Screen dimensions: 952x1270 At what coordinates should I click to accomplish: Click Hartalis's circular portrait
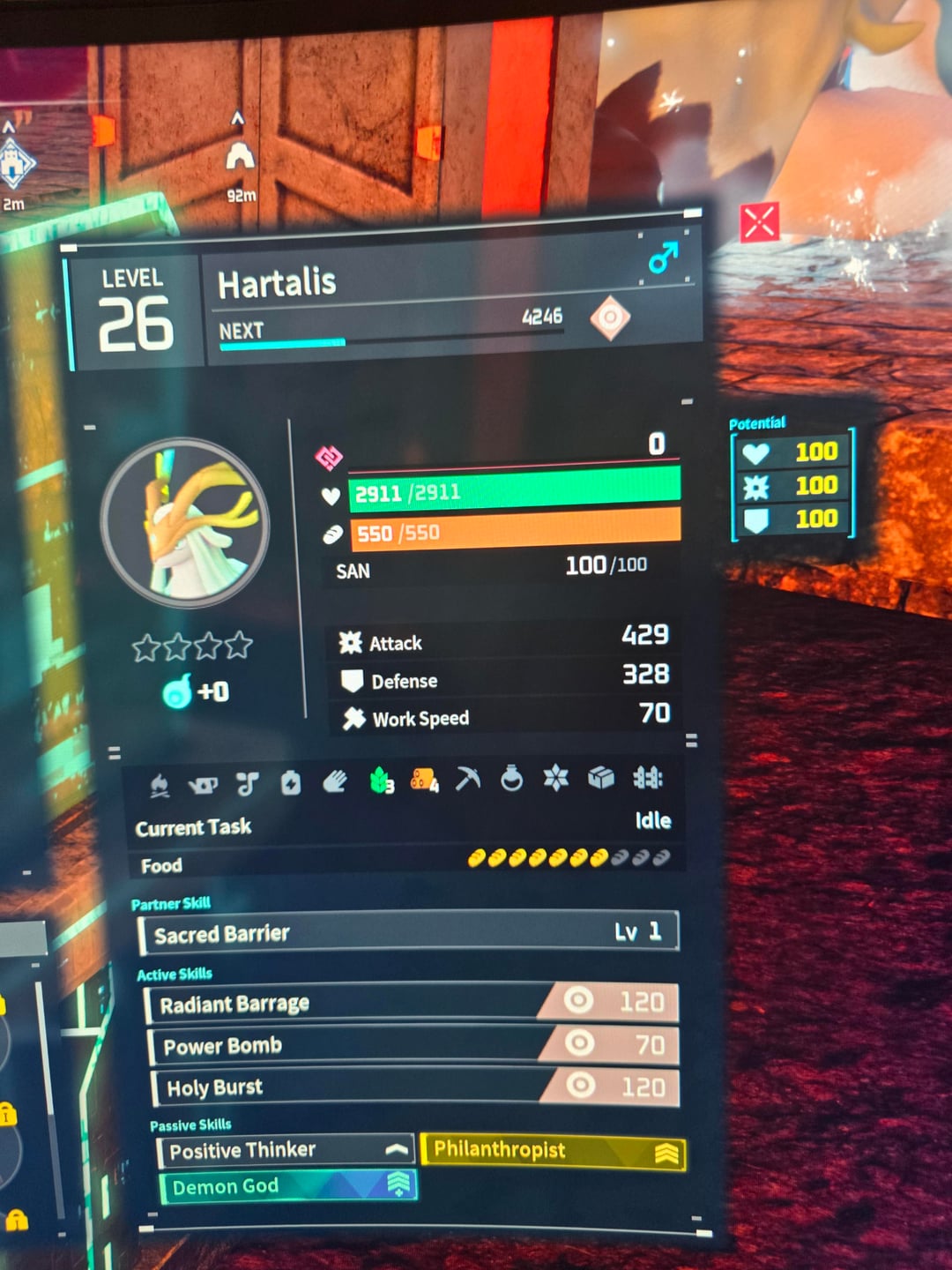point(185,522)
